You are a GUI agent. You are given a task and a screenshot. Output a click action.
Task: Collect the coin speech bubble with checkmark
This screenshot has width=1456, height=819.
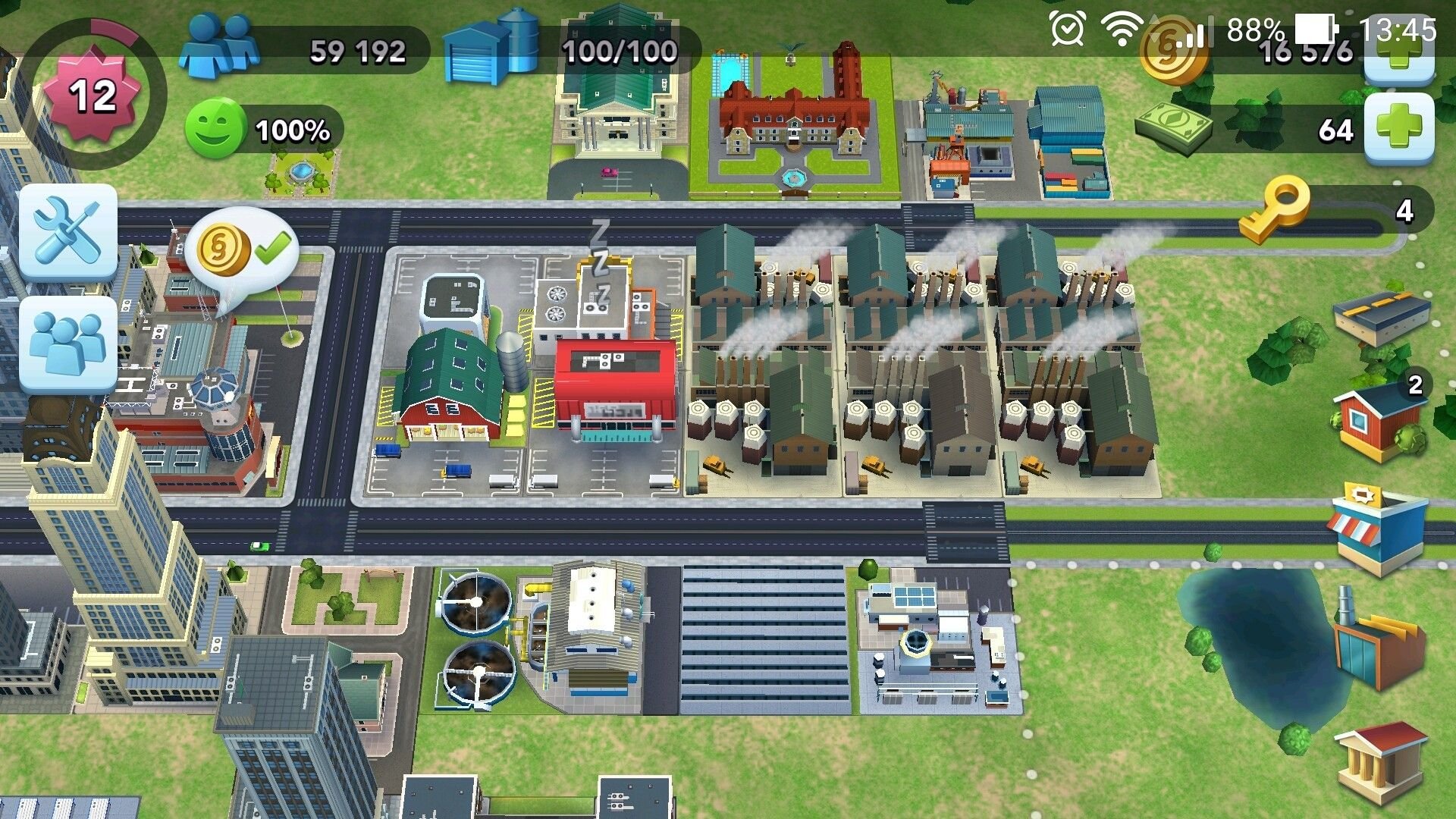click(x=241, y=249)
